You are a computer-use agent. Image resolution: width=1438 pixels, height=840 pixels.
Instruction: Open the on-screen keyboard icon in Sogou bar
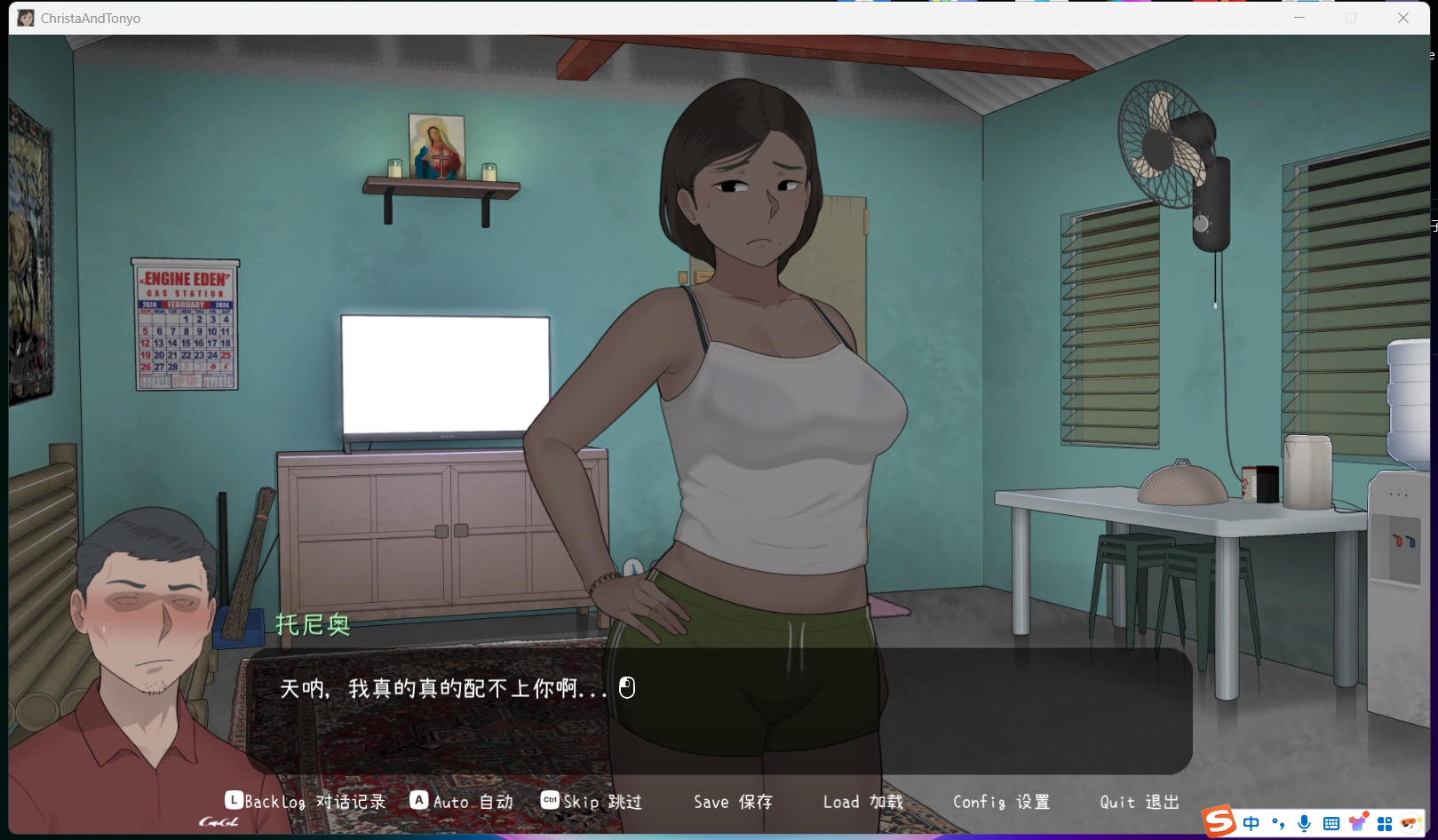click(1331, 822)
